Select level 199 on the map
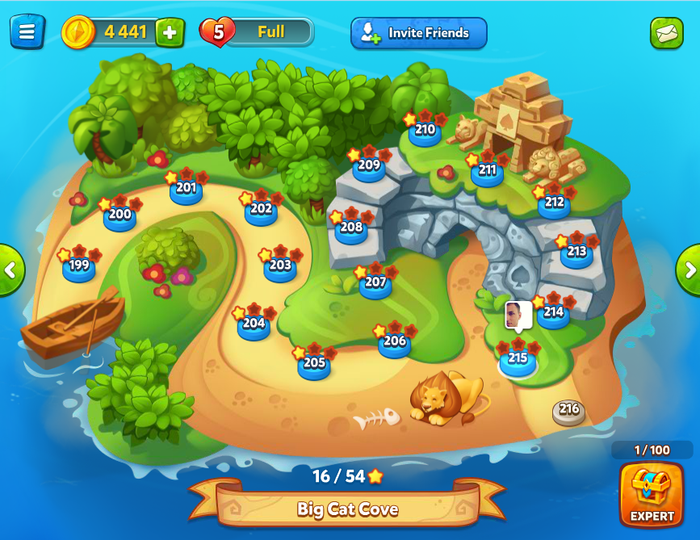The image size is (700, 540). [x=79, y=267]
